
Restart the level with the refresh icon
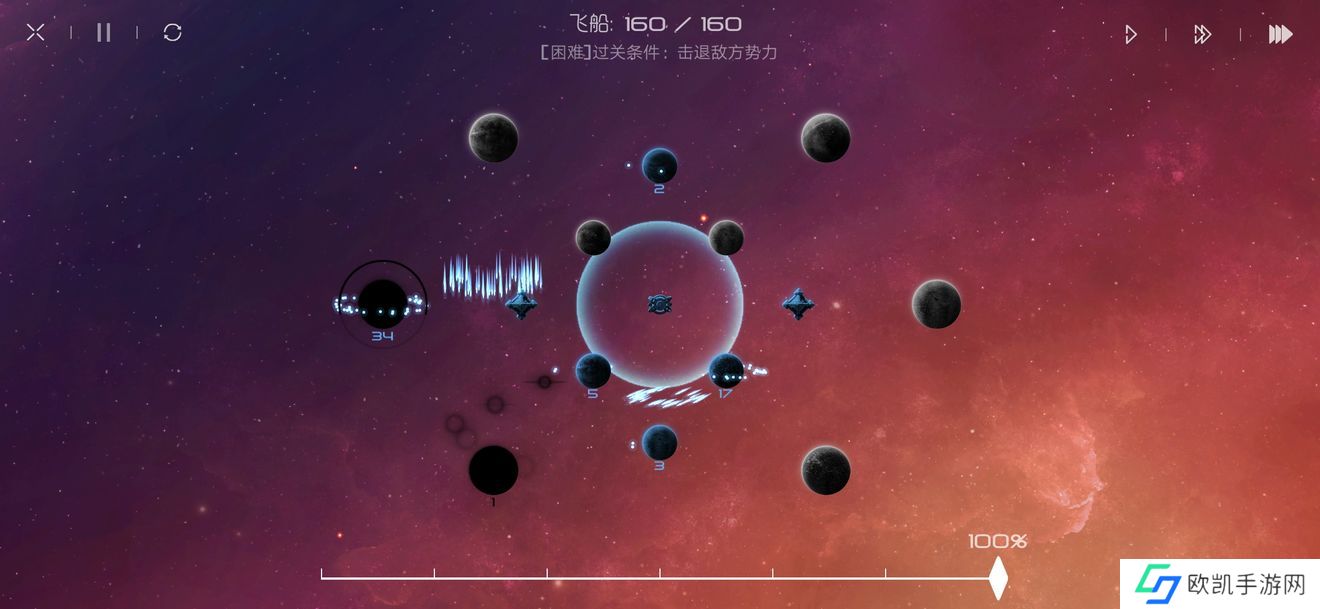pyautogui.click(x=172, y=33)
